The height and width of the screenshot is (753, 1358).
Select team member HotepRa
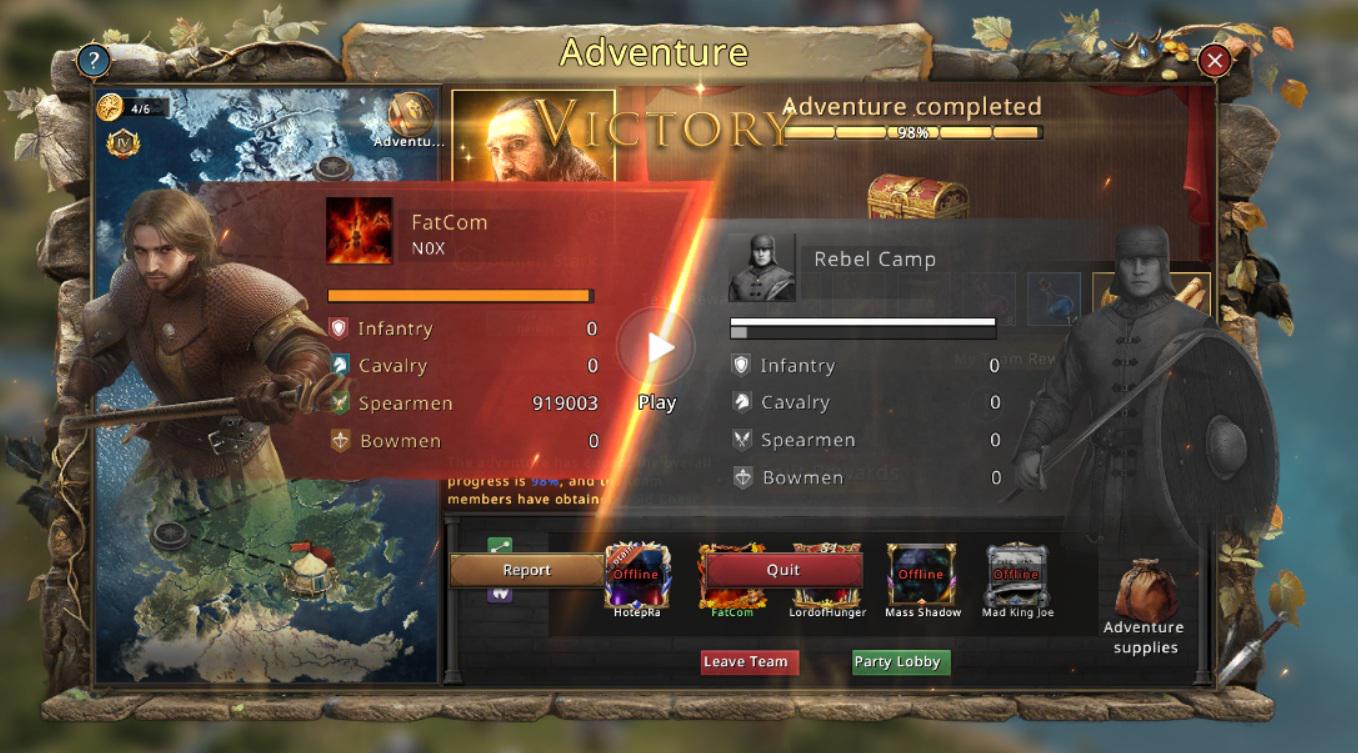coord(637,578)
